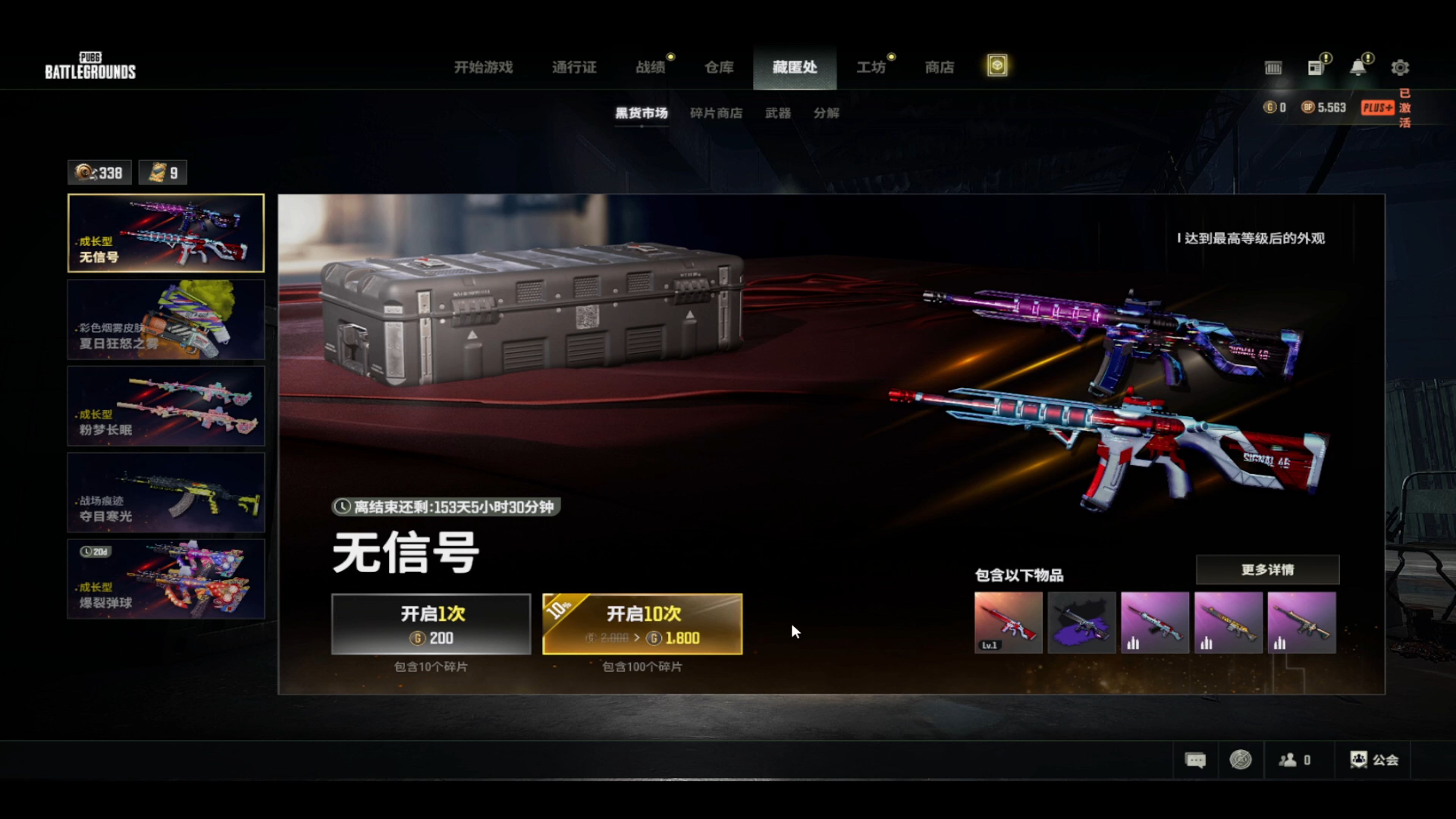Screen dimensions: 1456x819
Task: Open the chat speech-bubble icon
Action: 1195,759
